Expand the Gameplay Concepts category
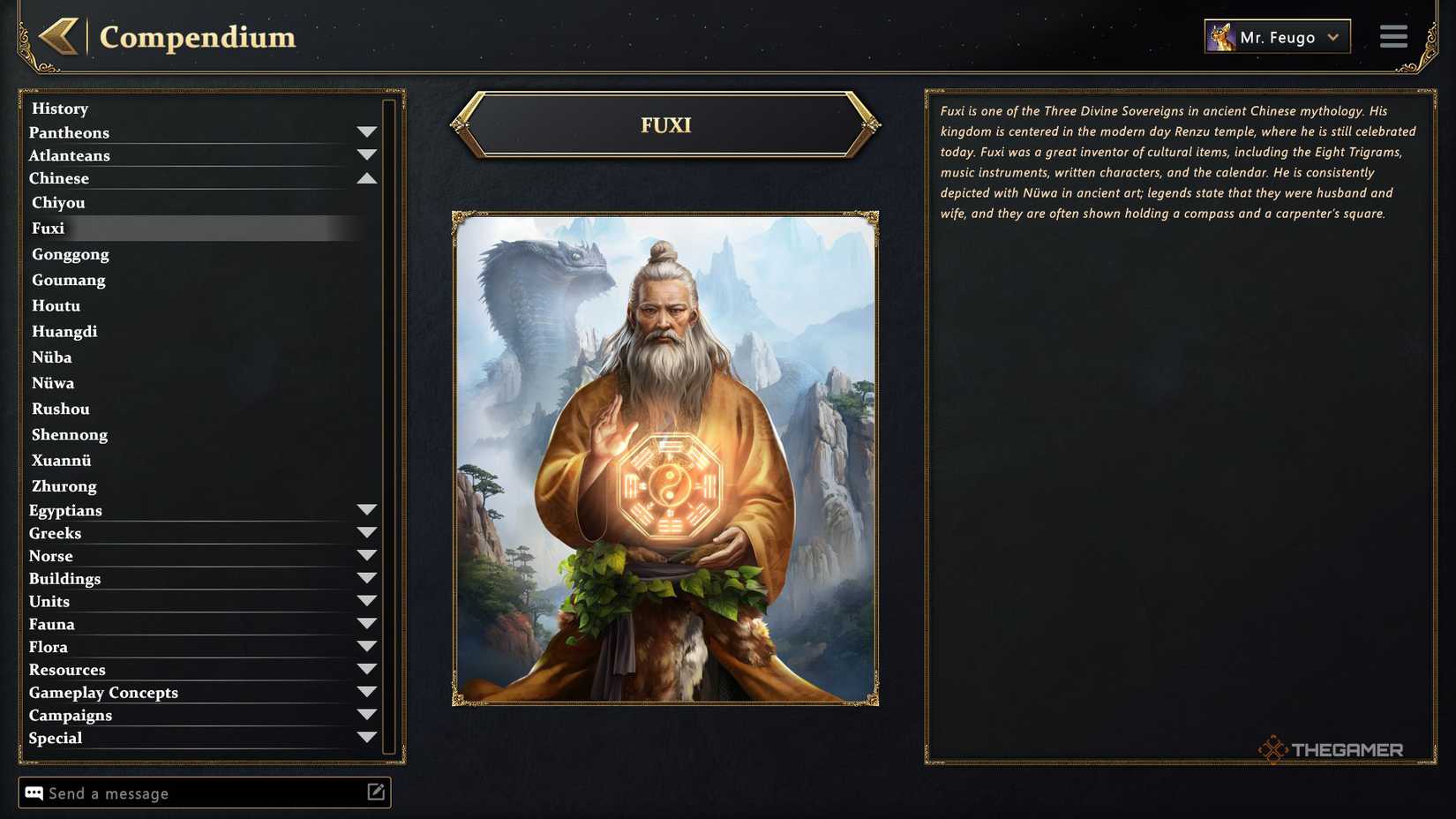 coord(368,691)
